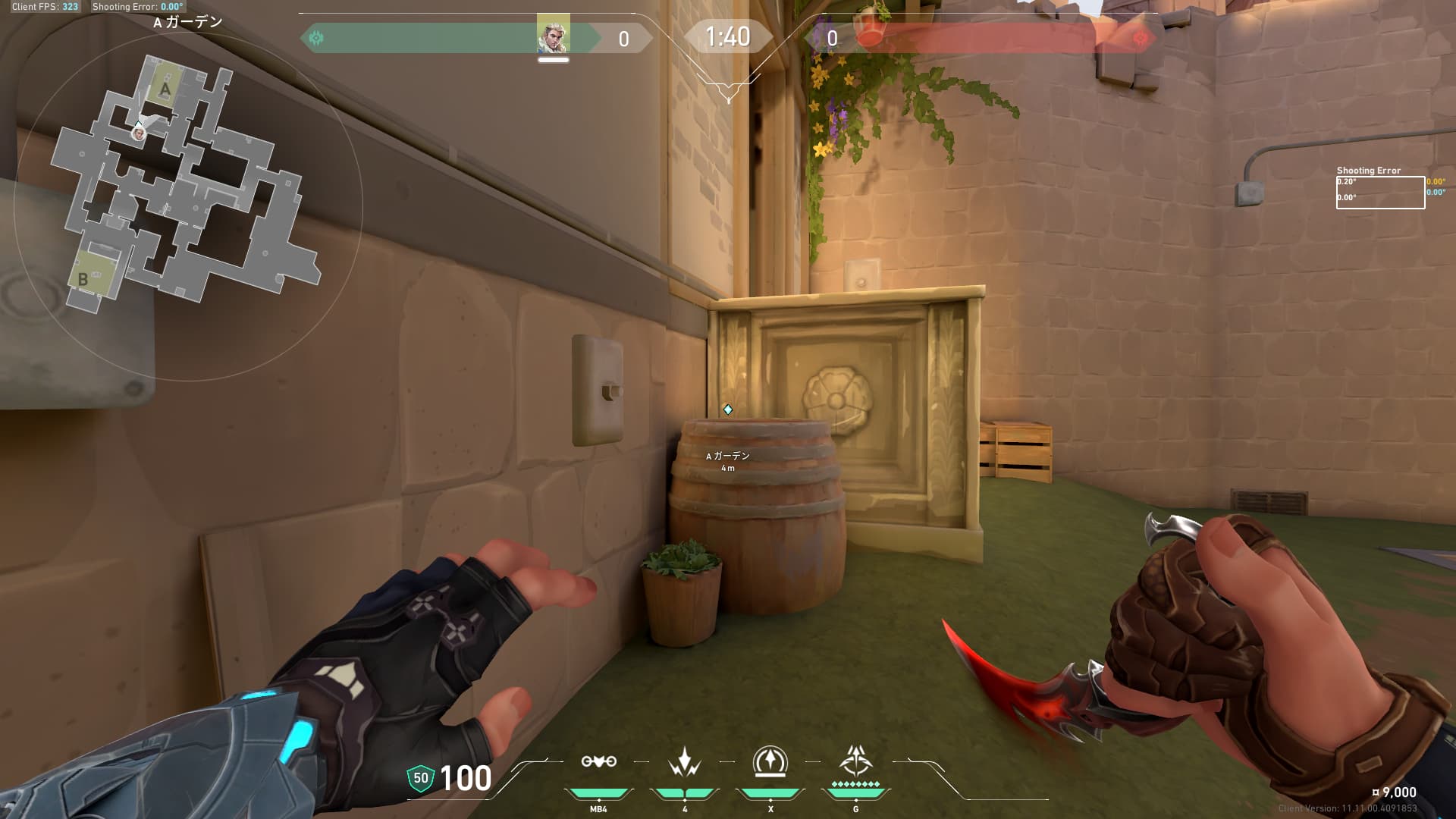Use the Recon Bolt ability icon

770,761
